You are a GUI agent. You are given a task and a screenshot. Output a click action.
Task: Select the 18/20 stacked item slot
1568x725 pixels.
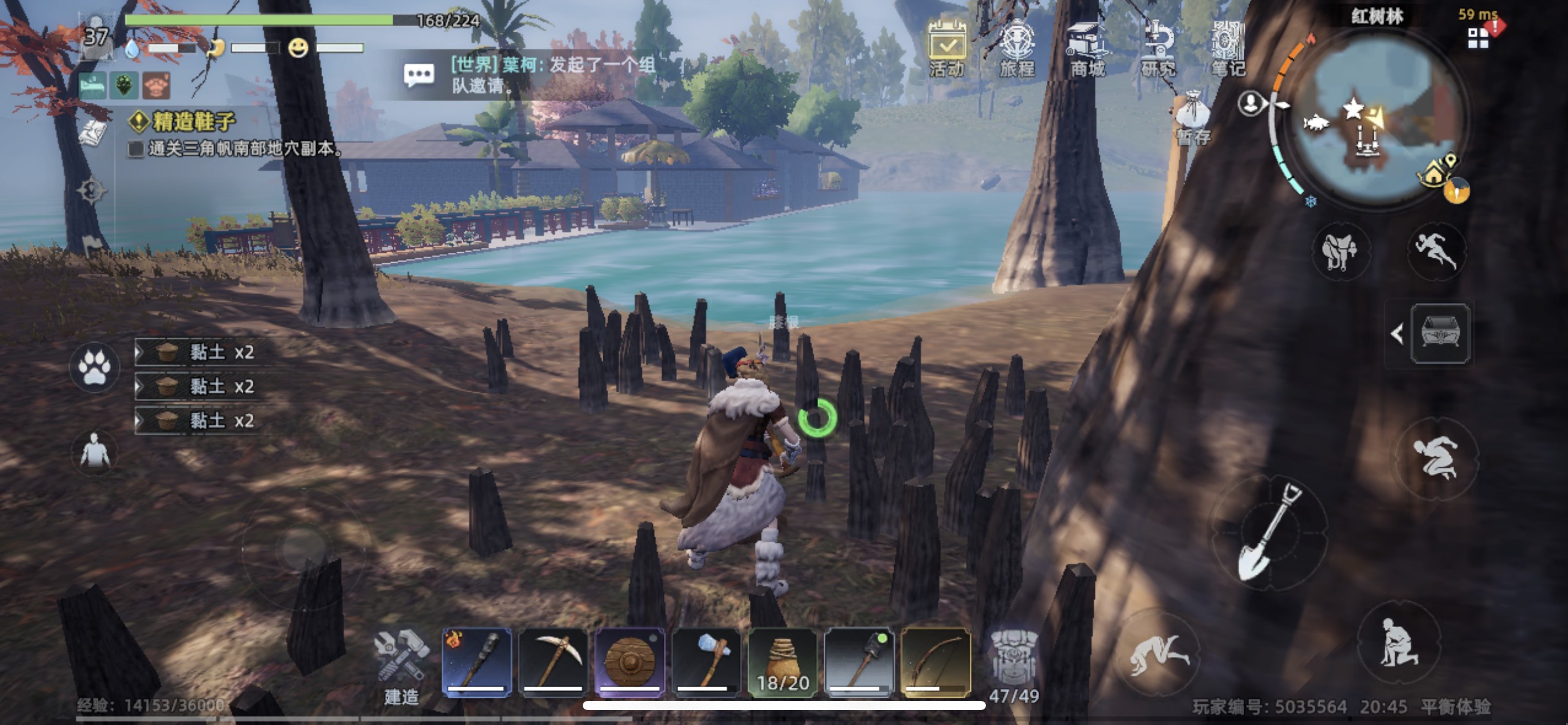click(x=783, y=662)
